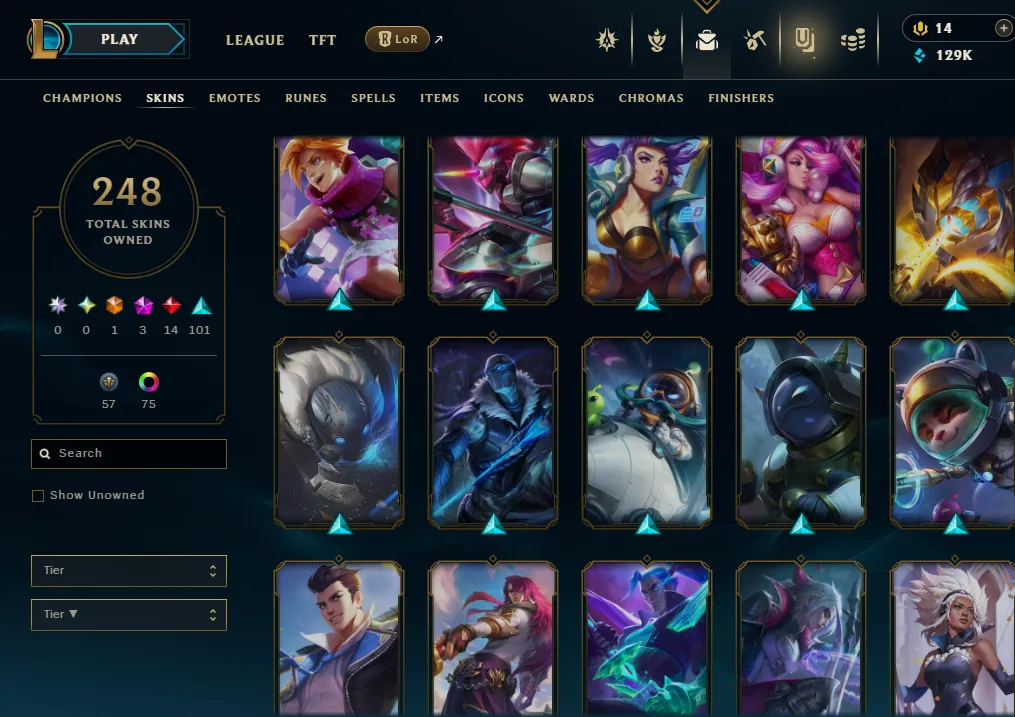Screen dimensions: 1015x717
Task: Switch to the Emotes tab
Action: pos(235,98)
